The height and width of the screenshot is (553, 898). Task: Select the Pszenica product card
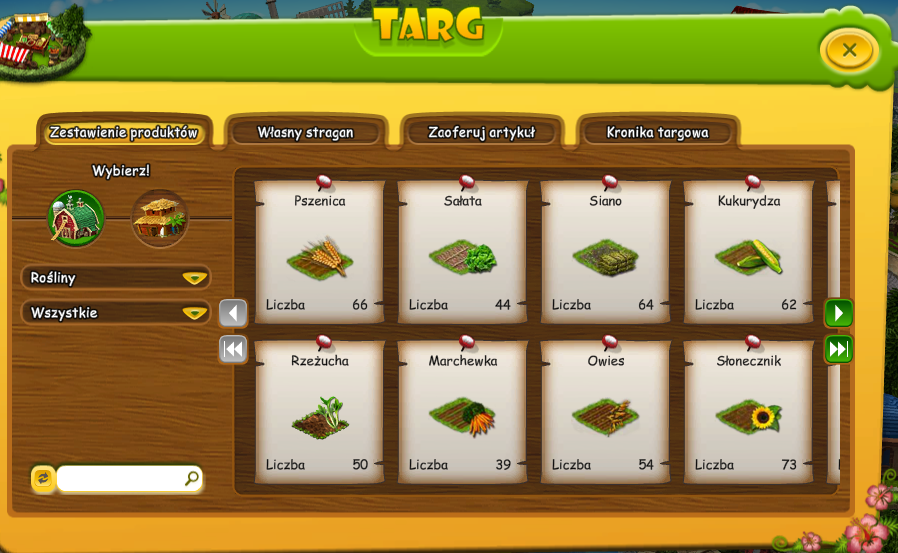[320, 252]
